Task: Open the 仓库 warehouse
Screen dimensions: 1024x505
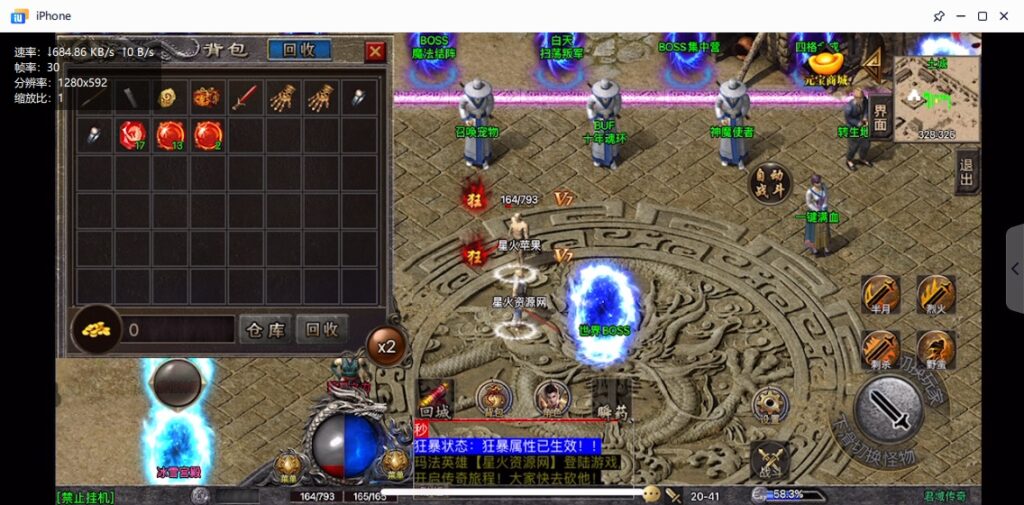Action: click(265, 329)
